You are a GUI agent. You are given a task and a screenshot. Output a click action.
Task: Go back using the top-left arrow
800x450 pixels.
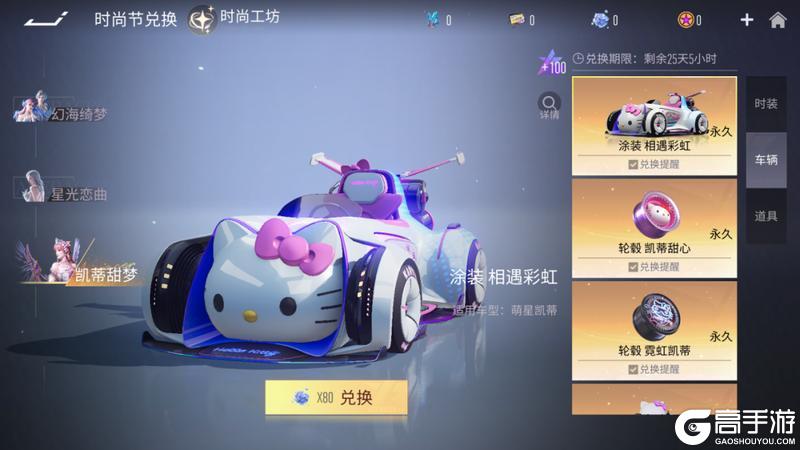pyautogui.click(x=46, y=18)
